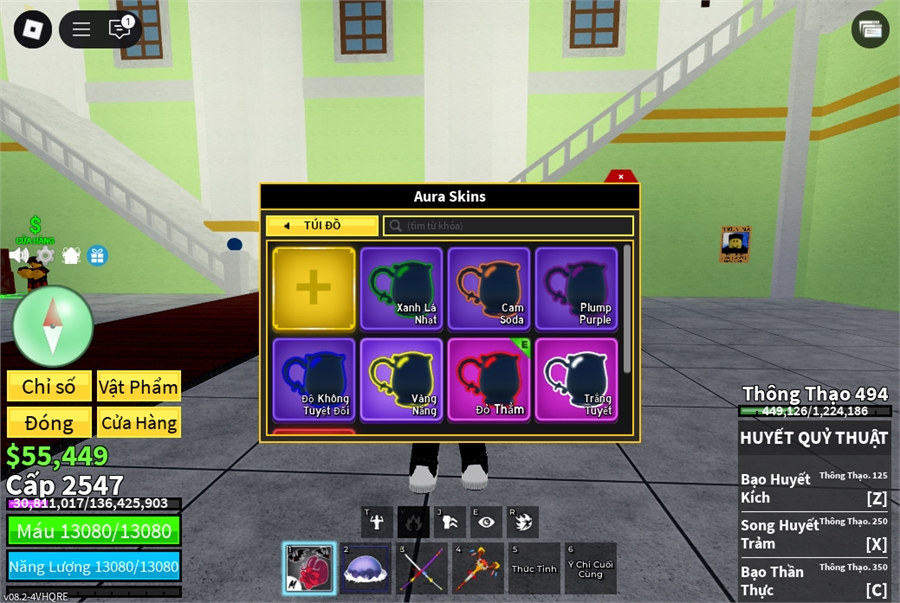Choose the Vàng Nắng aura skin

[x=401, y=379]
